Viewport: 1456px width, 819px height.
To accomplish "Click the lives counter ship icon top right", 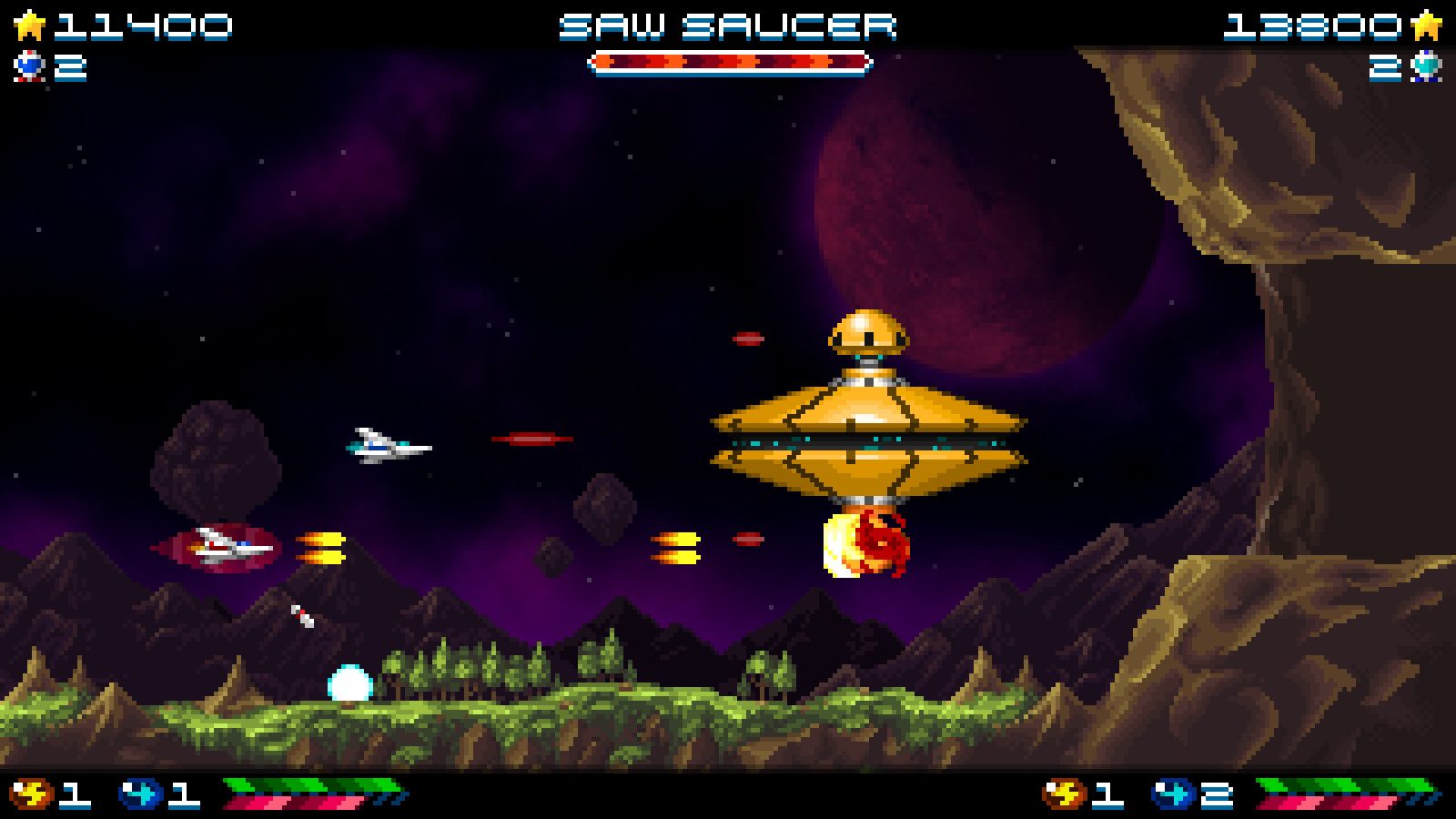I will point(1427,66).
